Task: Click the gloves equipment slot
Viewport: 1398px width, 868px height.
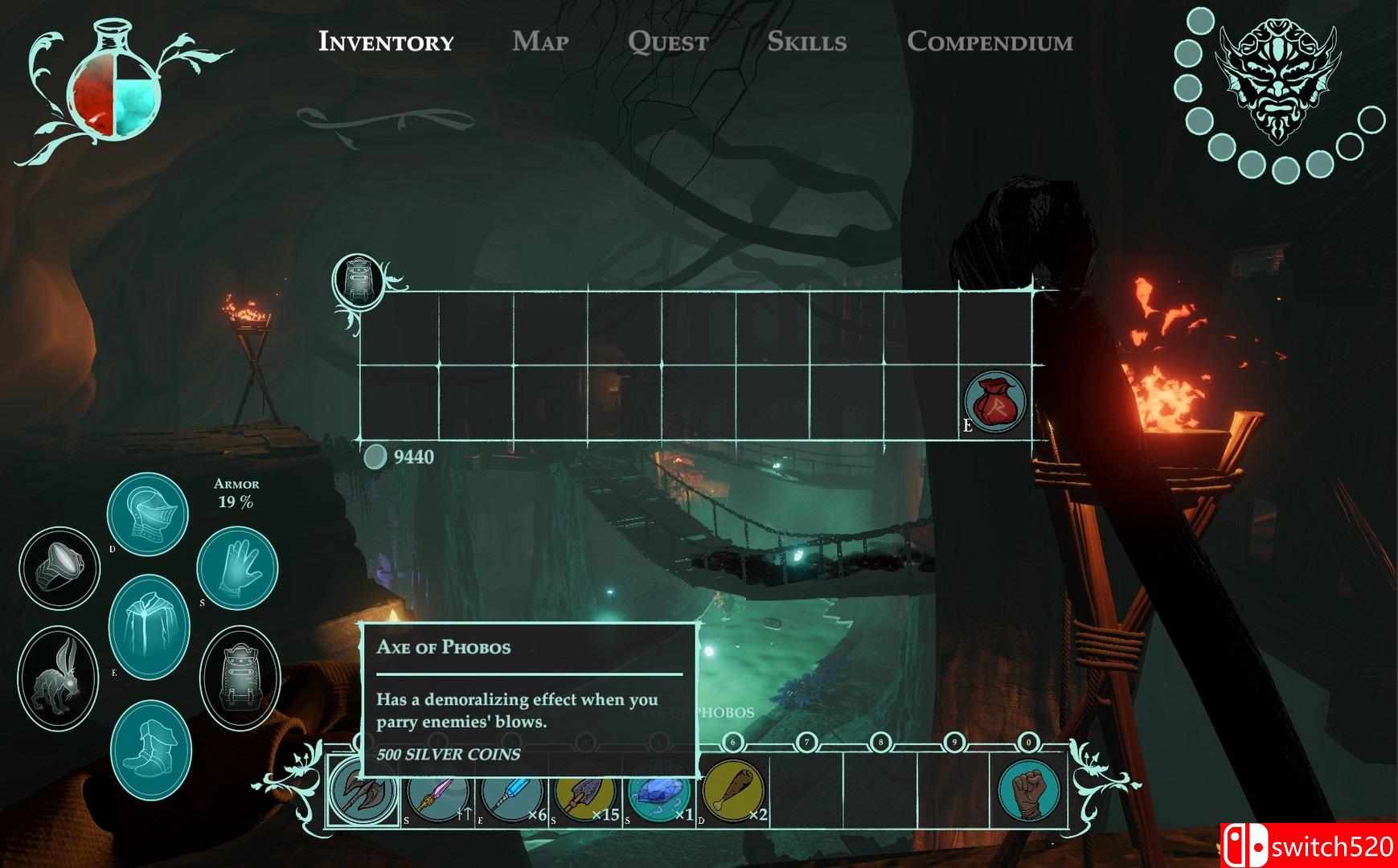Action: (x=237, y=567)
